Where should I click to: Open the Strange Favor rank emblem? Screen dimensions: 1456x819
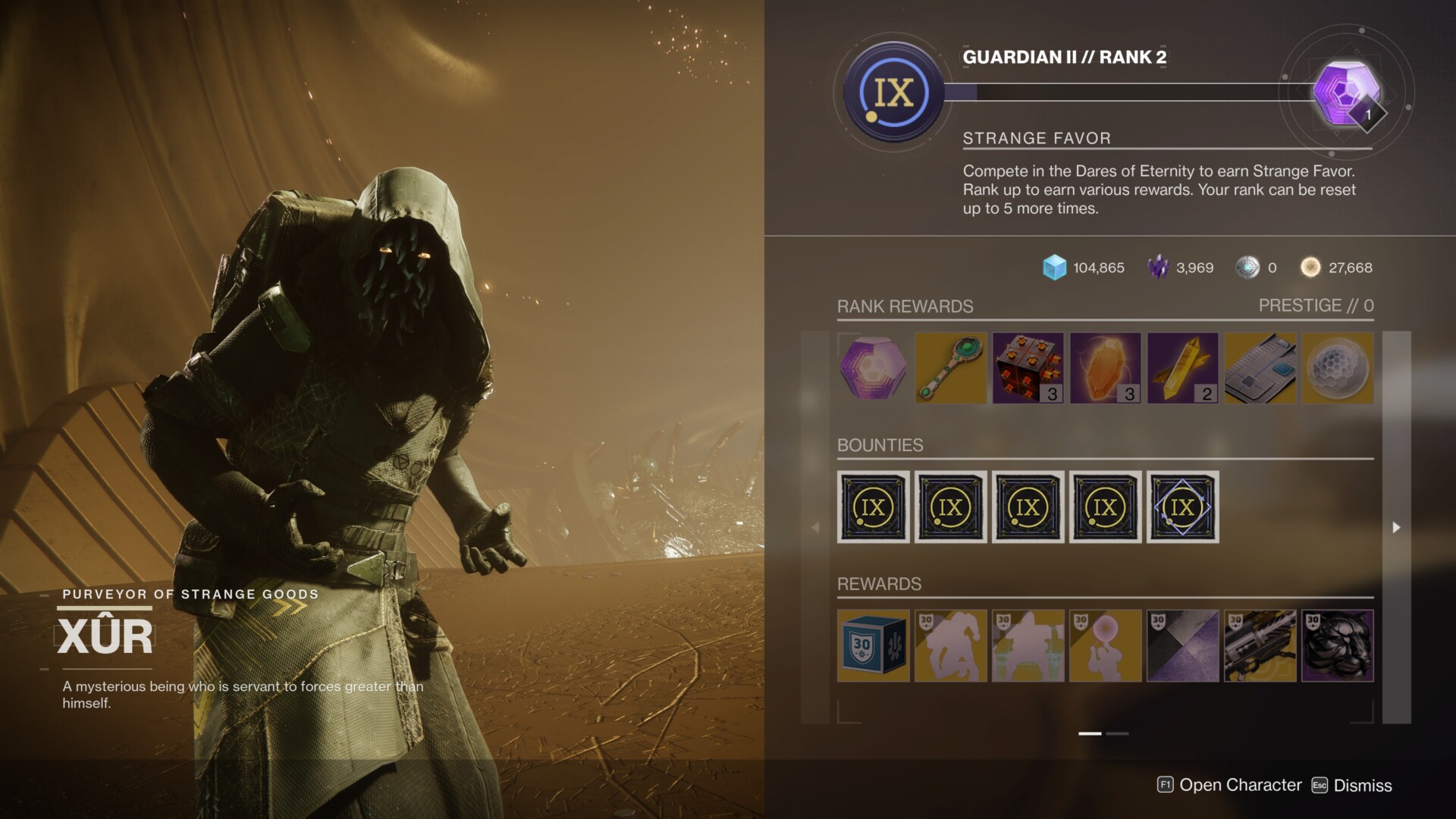tap(894, 93)
